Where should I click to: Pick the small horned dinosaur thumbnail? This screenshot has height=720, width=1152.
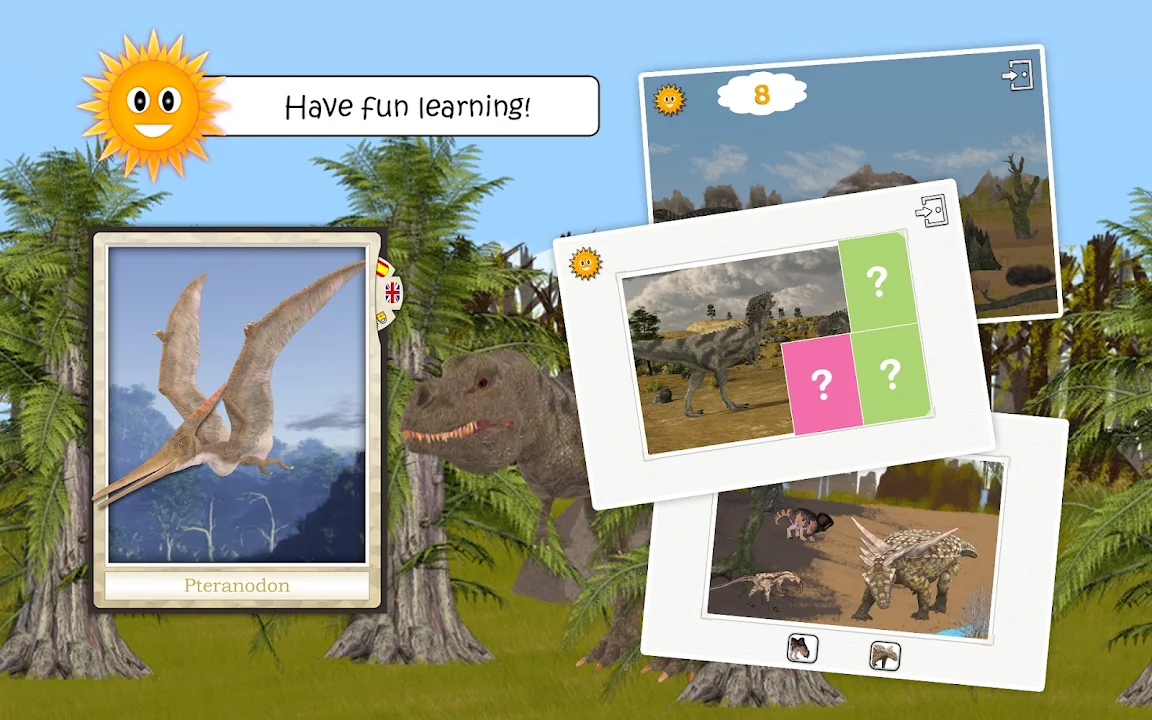click(x=802, y=649)
